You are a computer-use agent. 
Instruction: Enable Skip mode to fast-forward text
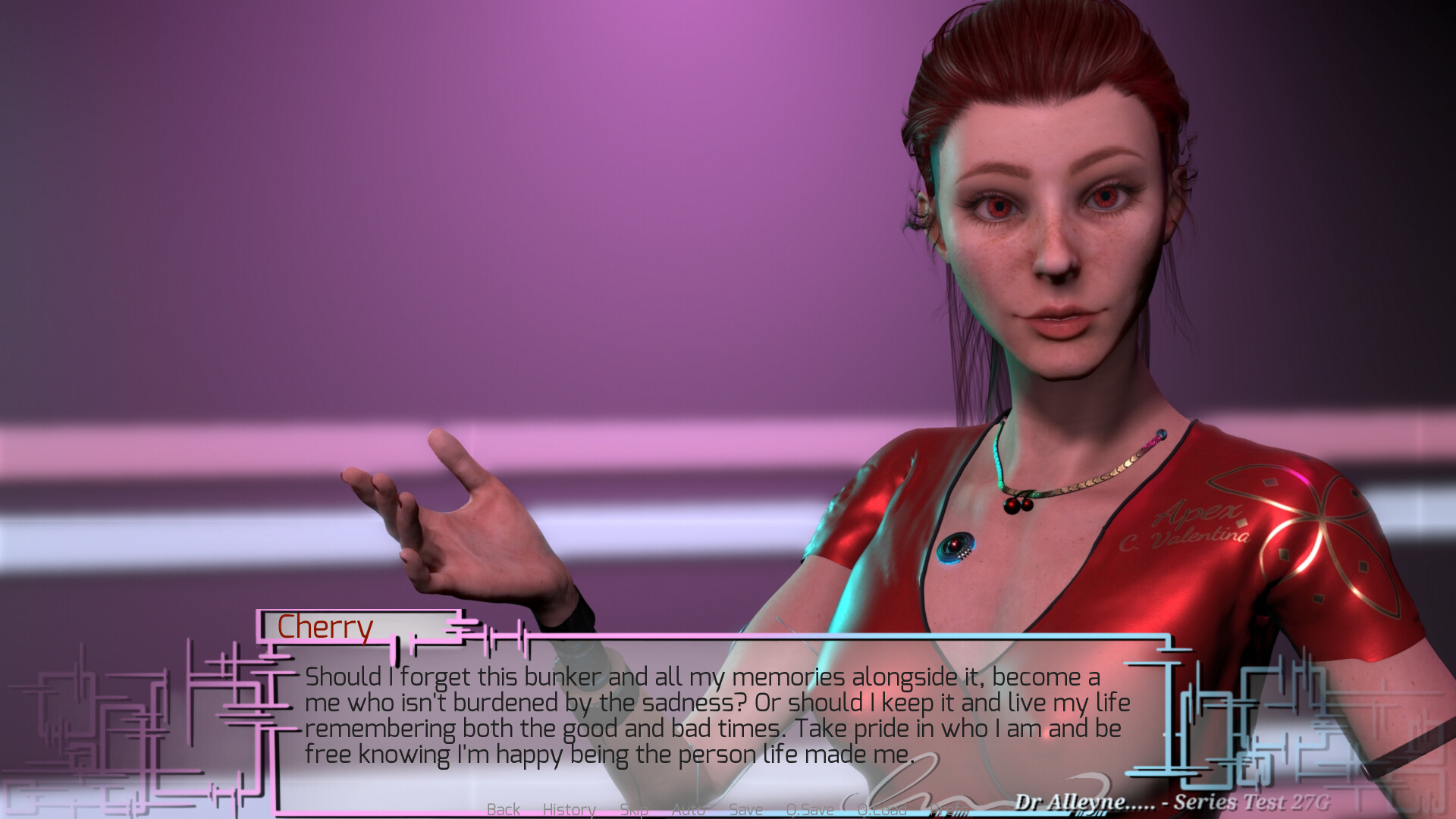[633, 810]
